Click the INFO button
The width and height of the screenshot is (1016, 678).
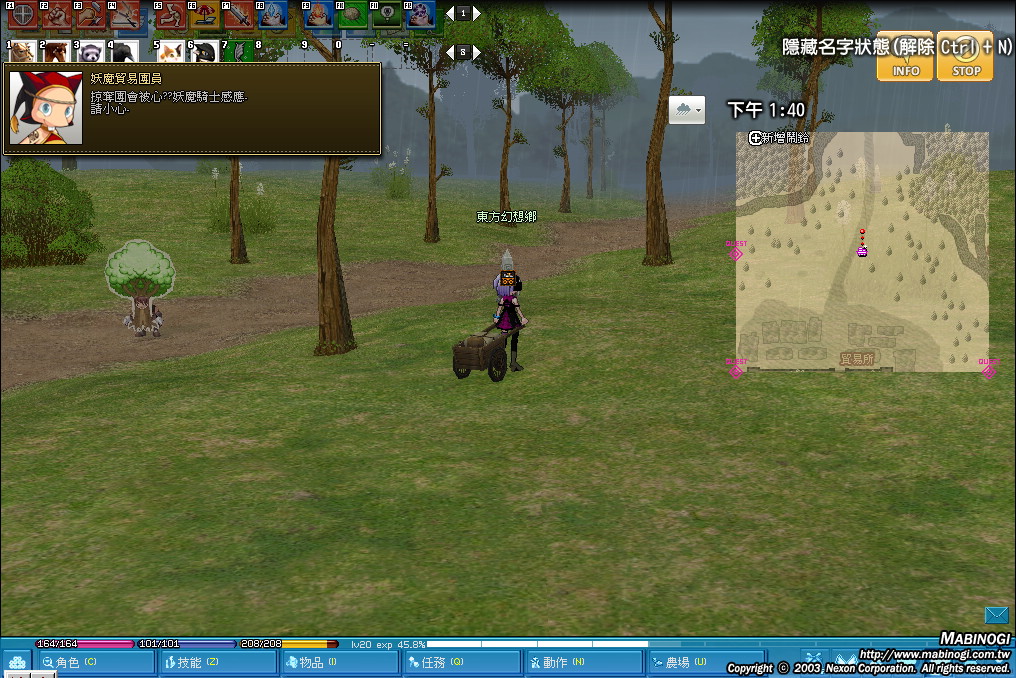point(905,55)
